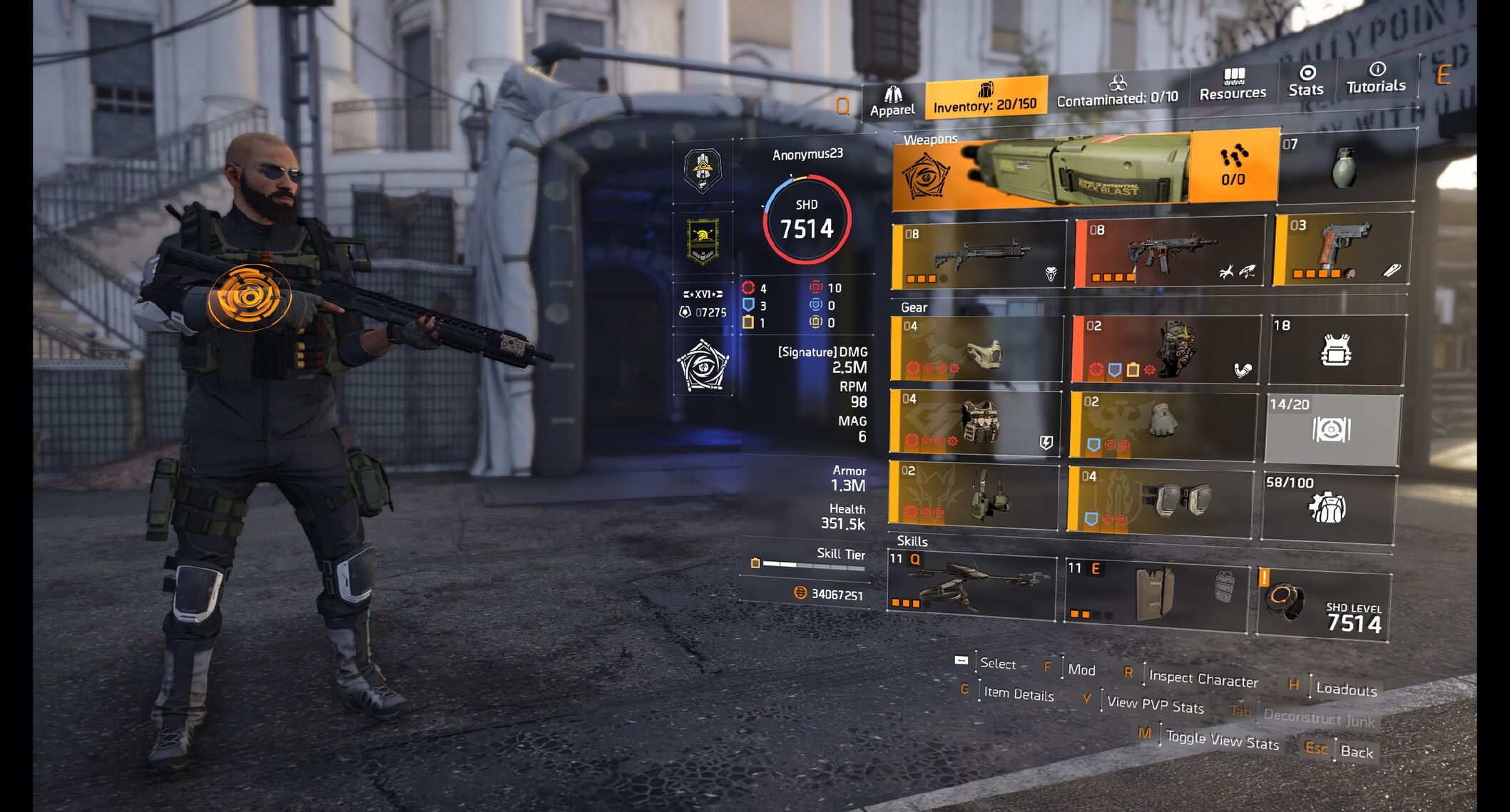Select the ballistic shield skill slot

1156,591
